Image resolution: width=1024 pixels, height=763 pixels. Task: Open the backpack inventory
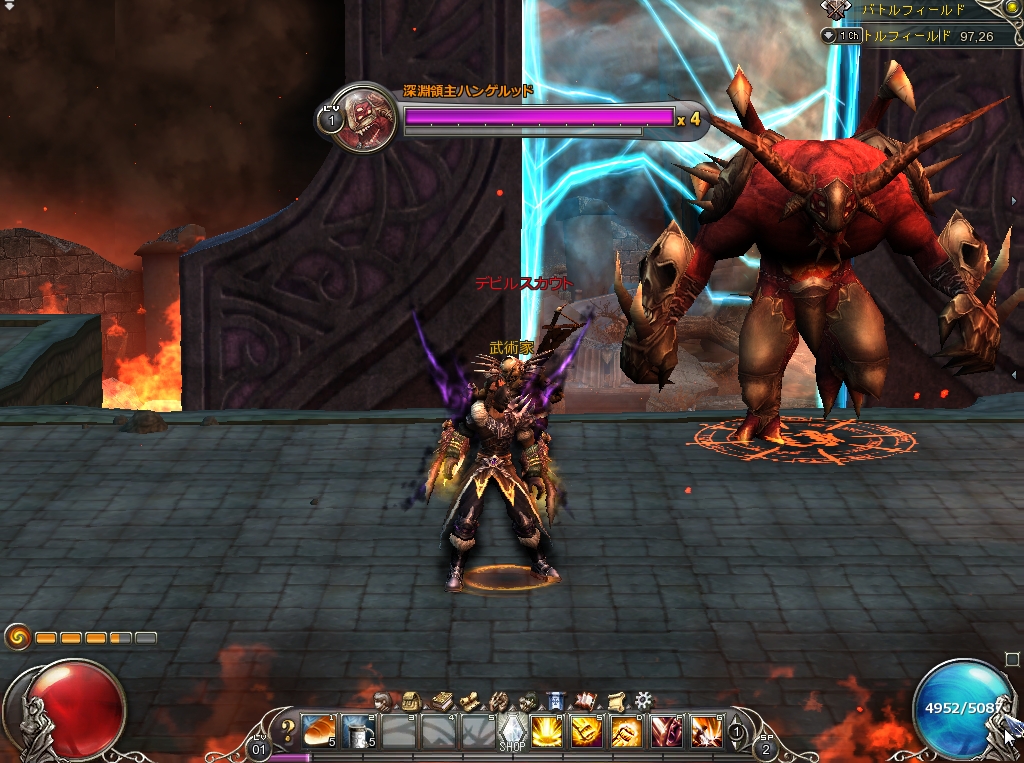pos(410,701)
